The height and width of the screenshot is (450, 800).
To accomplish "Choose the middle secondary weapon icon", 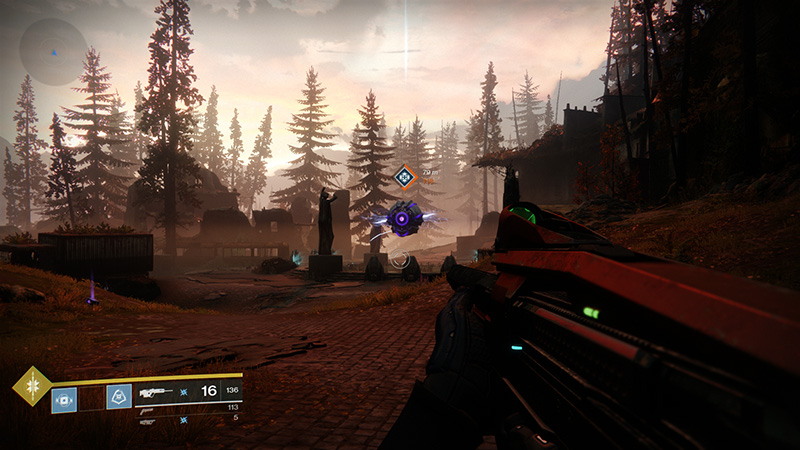I will [147, 407].
